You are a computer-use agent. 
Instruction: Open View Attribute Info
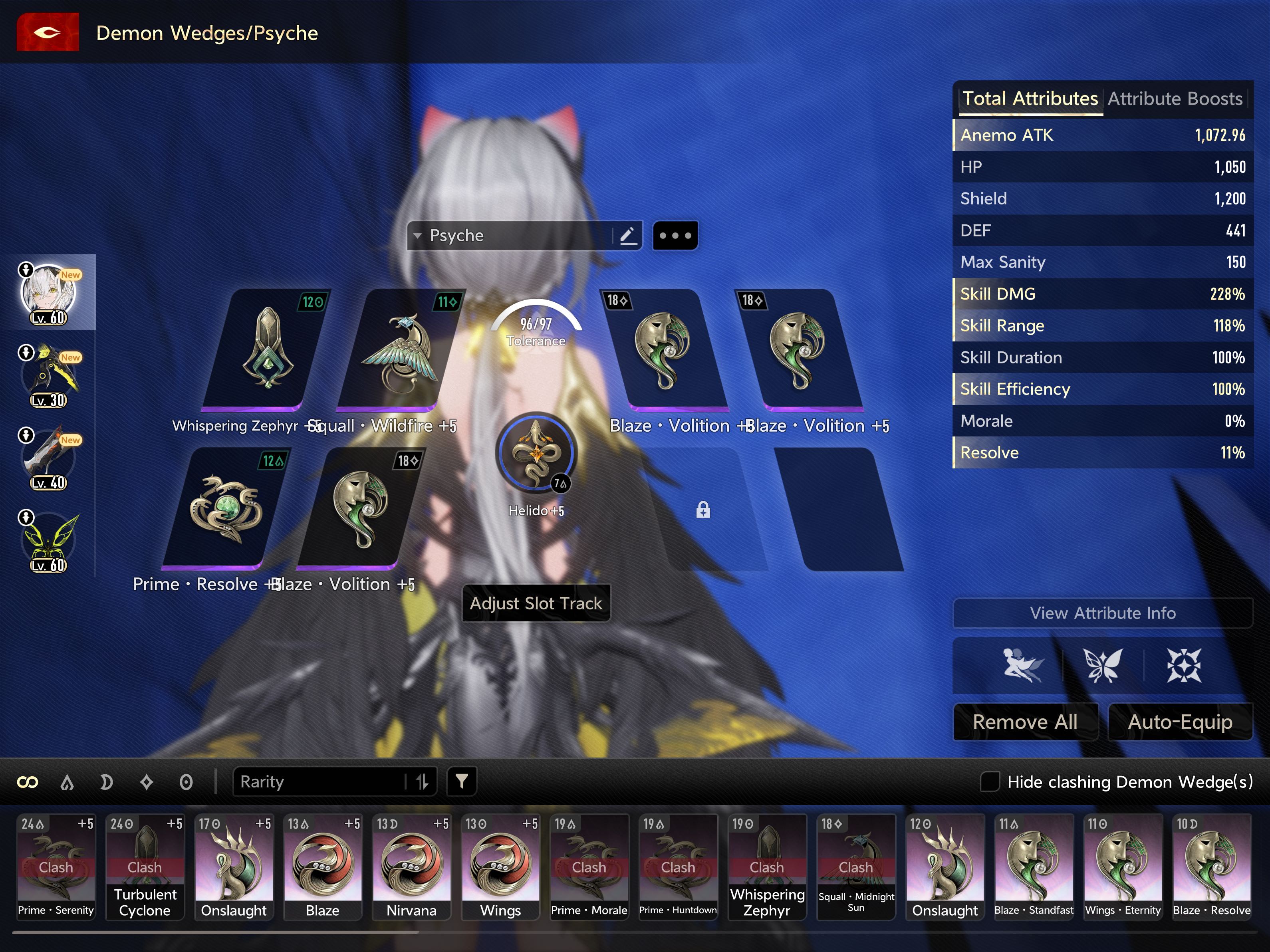pyautogui.click(x=1102, y=613)
